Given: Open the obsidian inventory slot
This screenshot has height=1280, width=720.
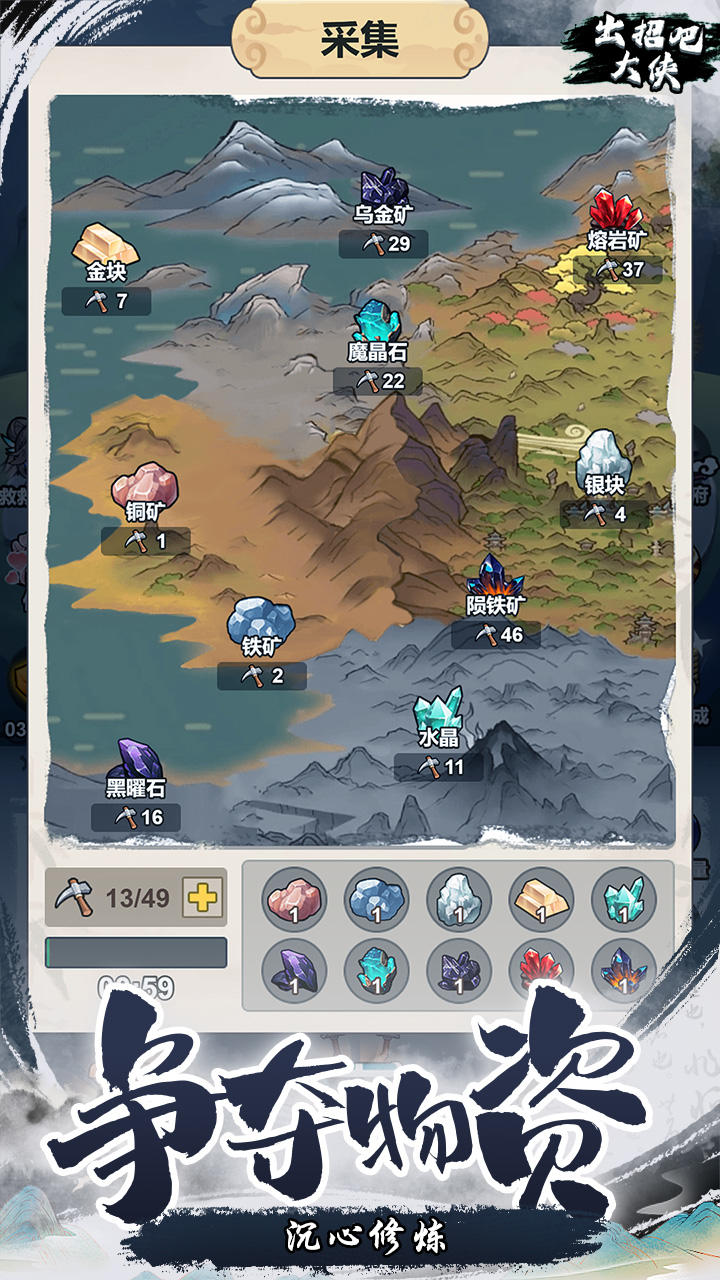Looking at the screenshot, I should (x=295, y=970).
